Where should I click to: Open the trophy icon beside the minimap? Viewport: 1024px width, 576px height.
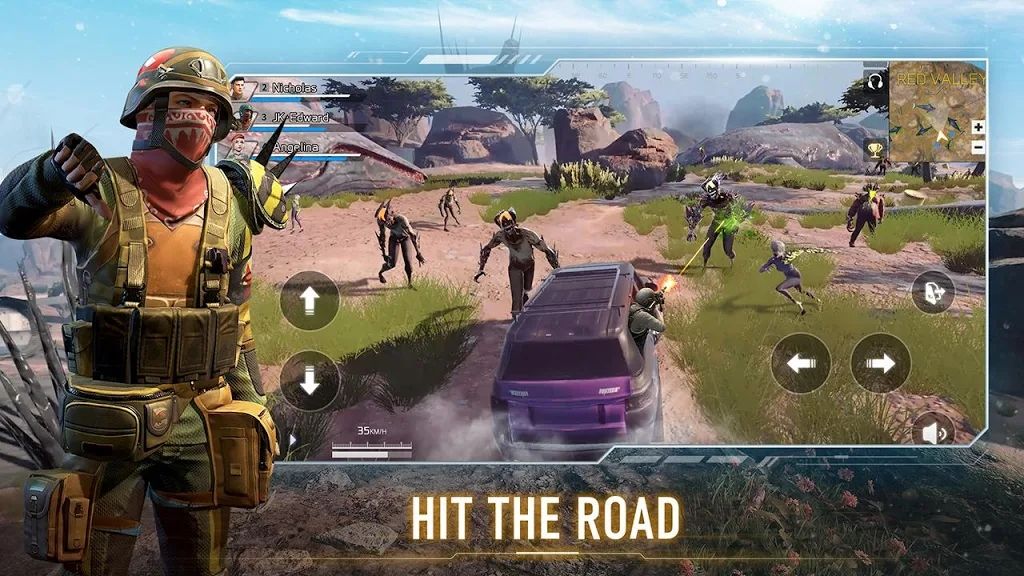(x=875, y=149)
